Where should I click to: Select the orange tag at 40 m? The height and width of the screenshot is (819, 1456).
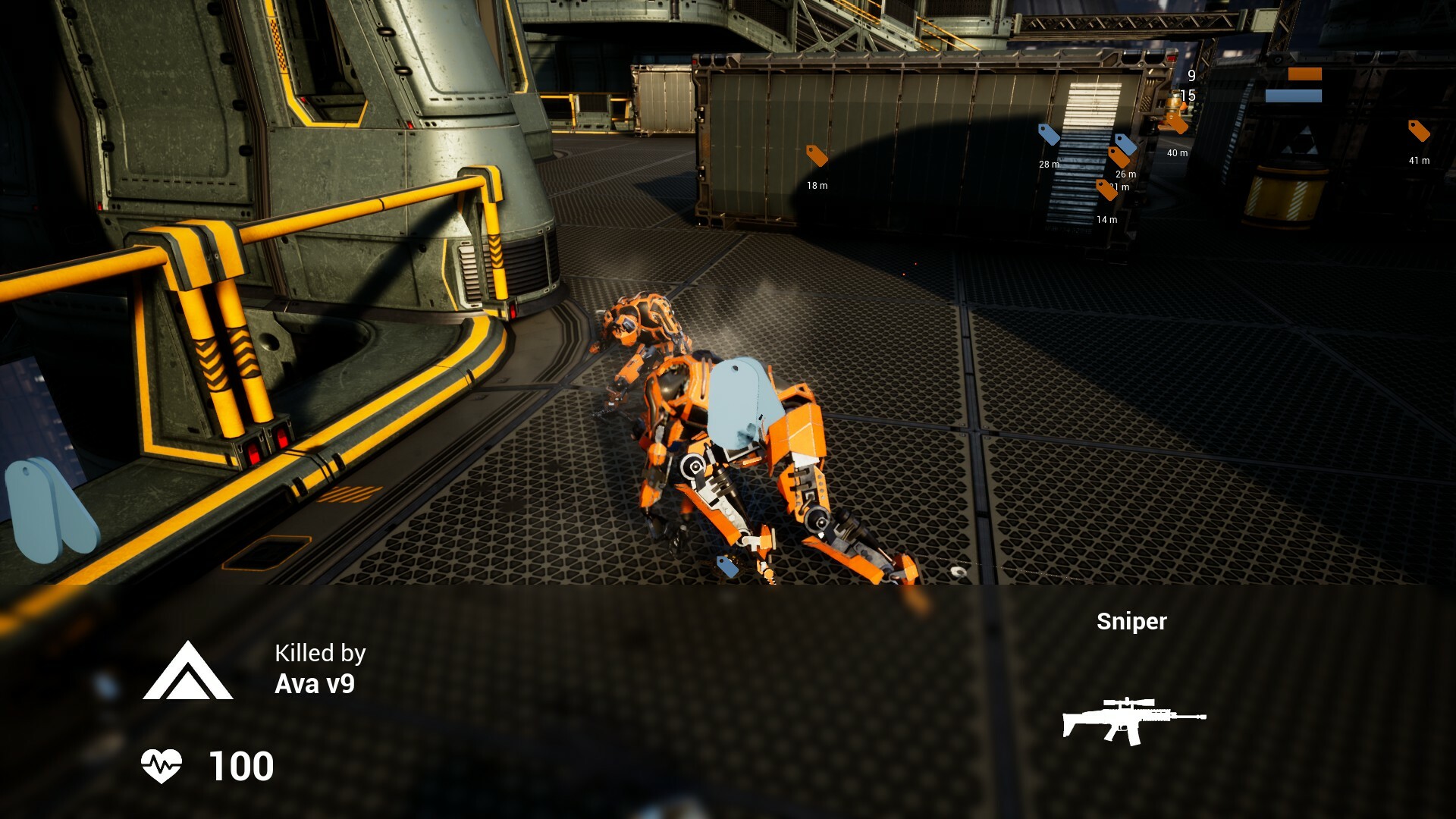point(1177,124)
